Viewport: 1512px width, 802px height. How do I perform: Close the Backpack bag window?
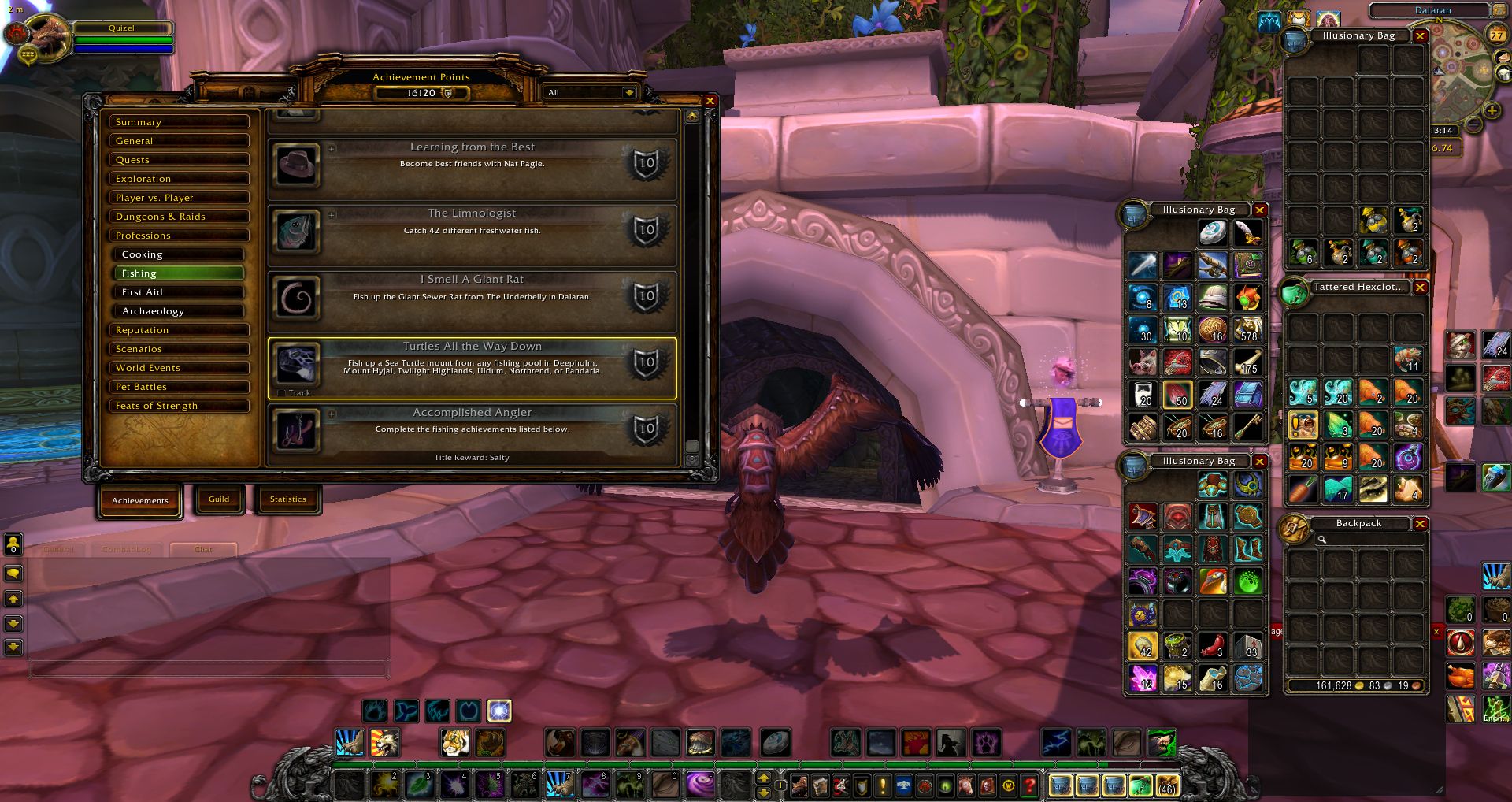[x=1421, y=524]
